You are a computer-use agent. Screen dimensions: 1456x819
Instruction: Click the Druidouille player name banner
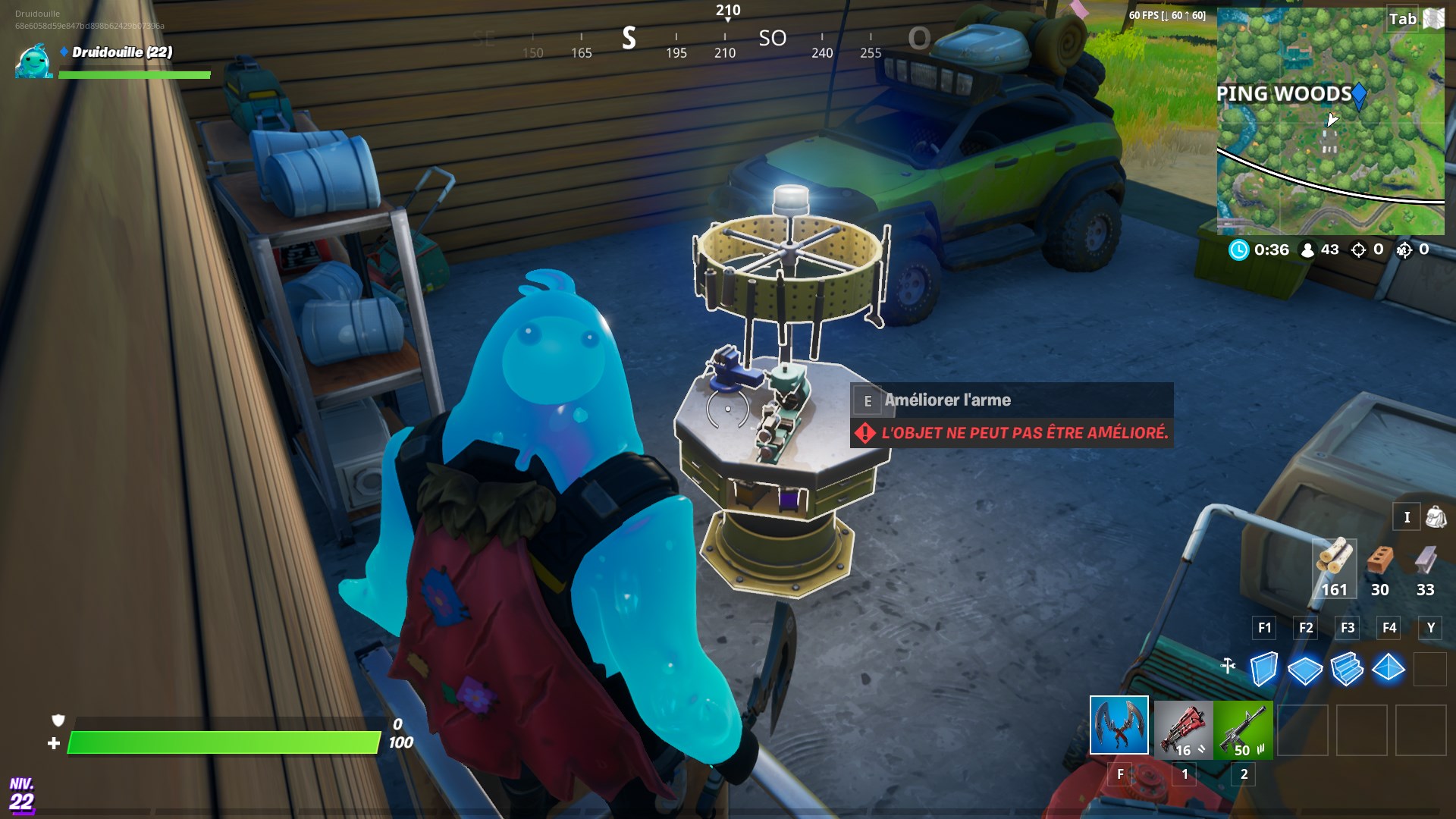pos(121,53)
